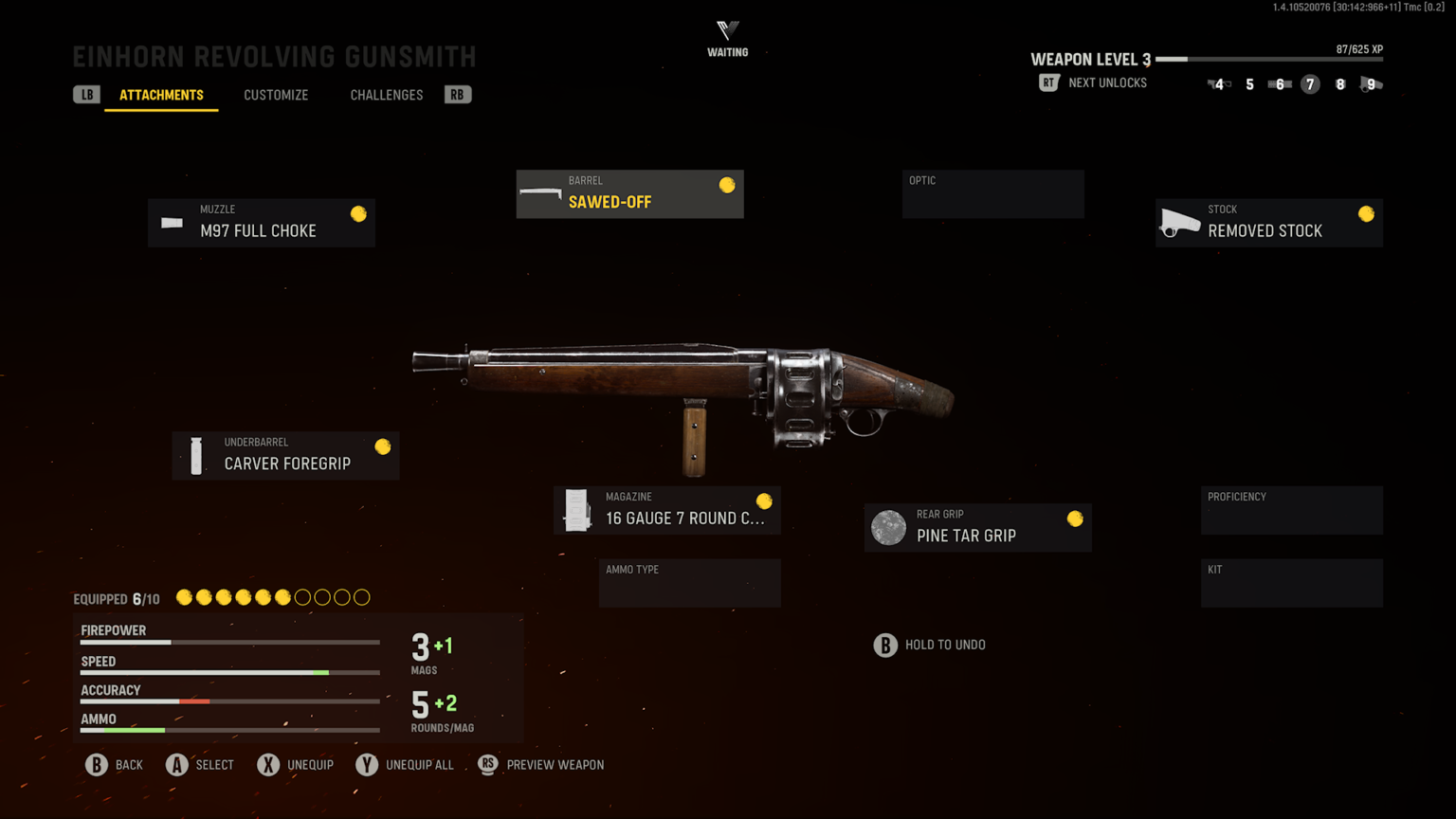Open the 16 Gauge 7 Round magazine slot
Image resolution: width=1456 pixels, height=819 pixels.
coord(666,511)
